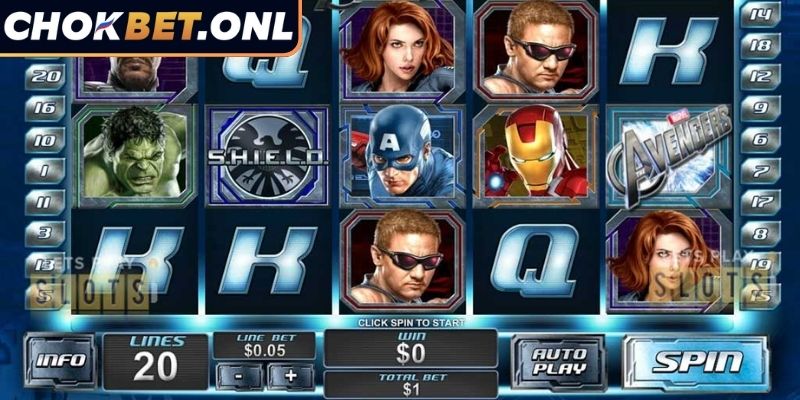Click the Lines count panel
The width and height of the screenshot is (800, 400).
(x=155, y=361)
